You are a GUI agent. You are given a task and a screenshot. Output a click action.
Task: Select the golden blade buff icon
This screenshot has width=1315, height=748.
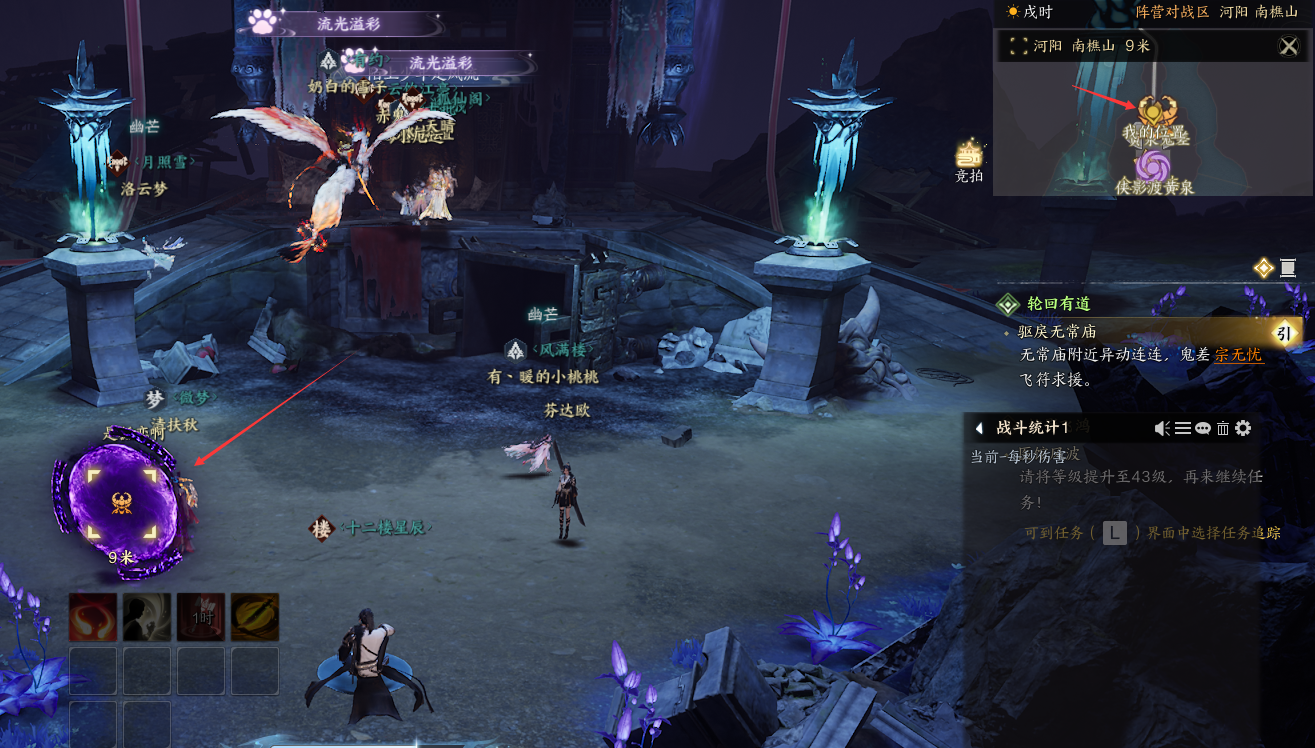(x=255, y=617)
